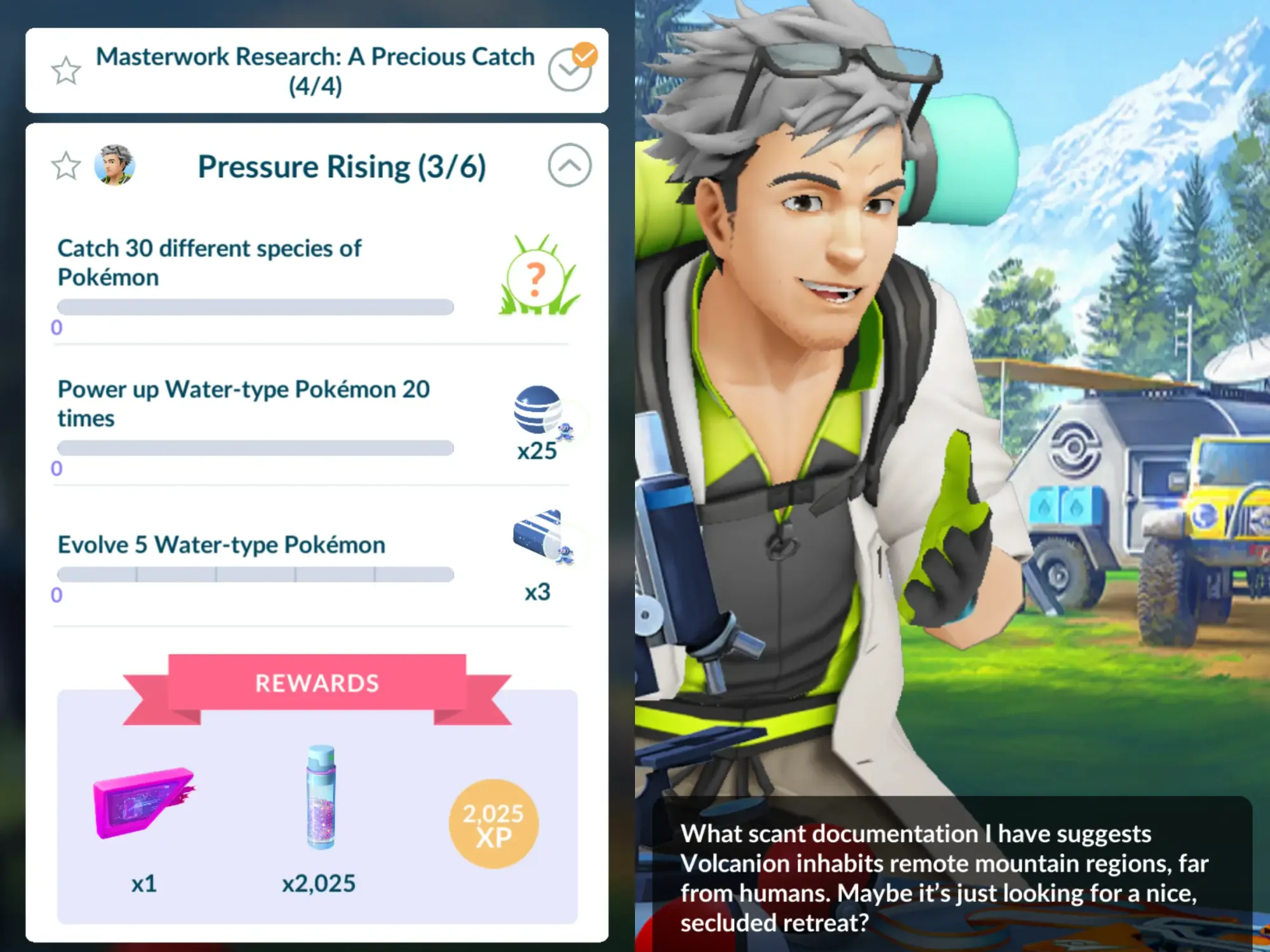Select the 2,025 XP reward badge

492,823
